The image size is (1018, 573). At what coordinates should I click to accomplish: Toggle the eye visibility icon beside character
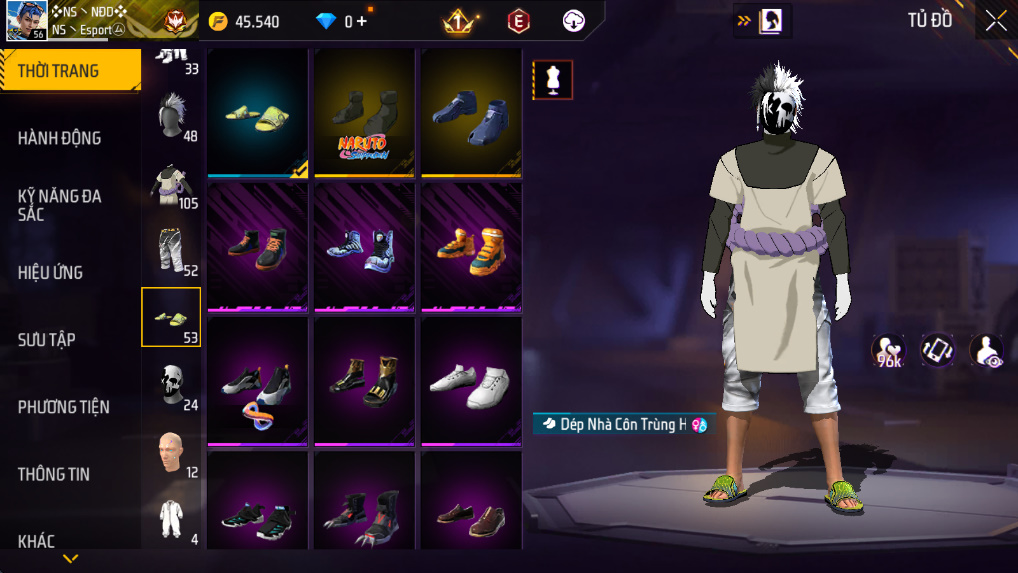click(986, 350)
